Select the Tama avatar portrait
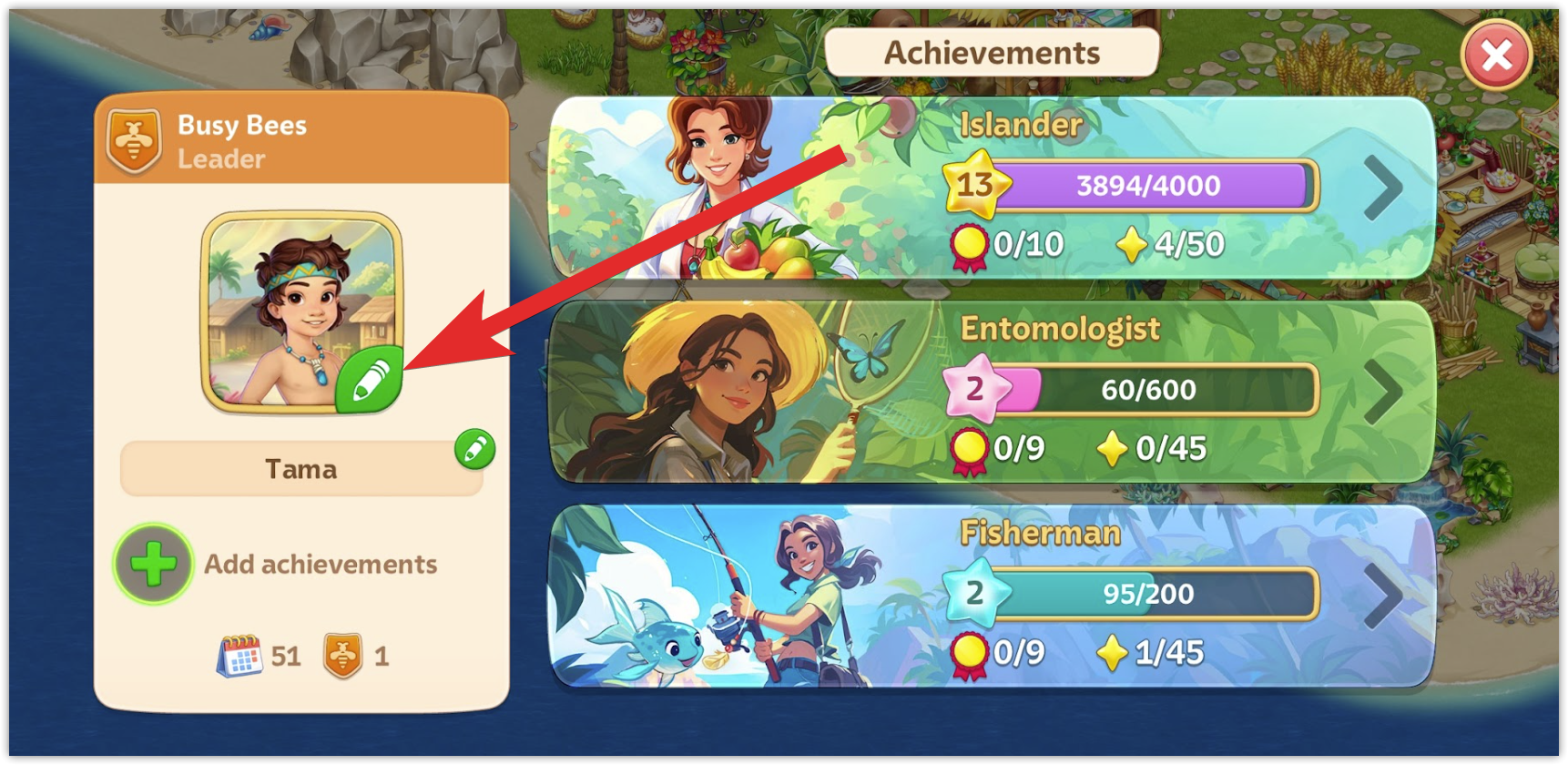1568x765 pixels. (291, 305)
